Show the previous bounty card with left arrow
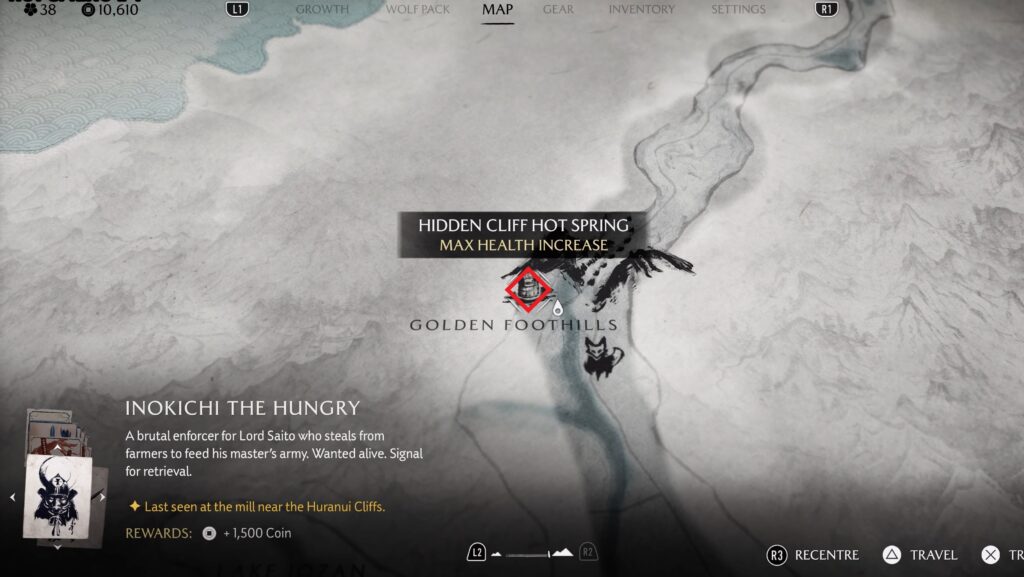Viewport: 1024px width, 577px height. [13, 496]
